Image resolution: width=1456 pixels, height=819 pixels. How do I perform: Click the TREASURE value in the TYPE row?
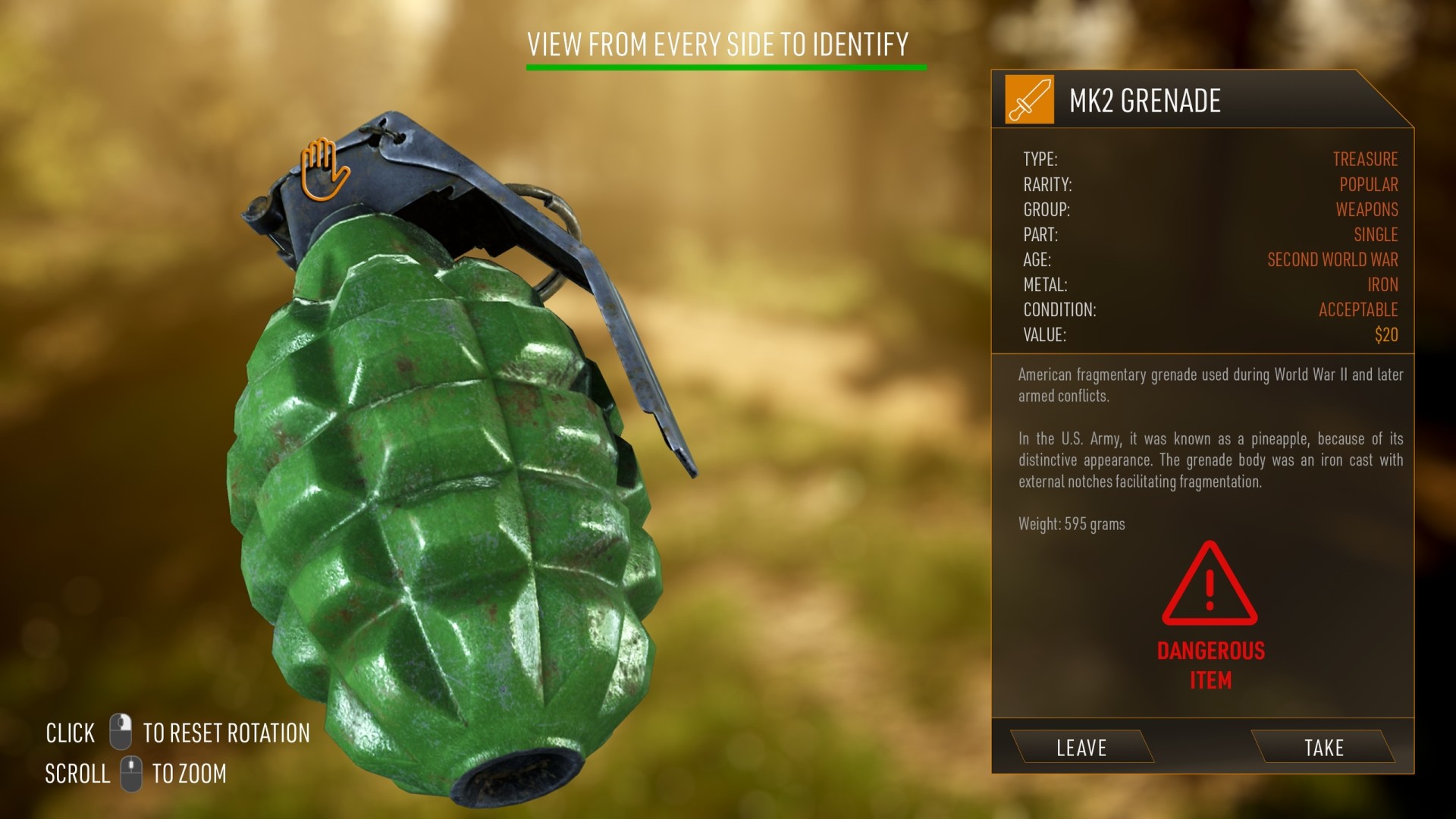[x=1366, y=159]
